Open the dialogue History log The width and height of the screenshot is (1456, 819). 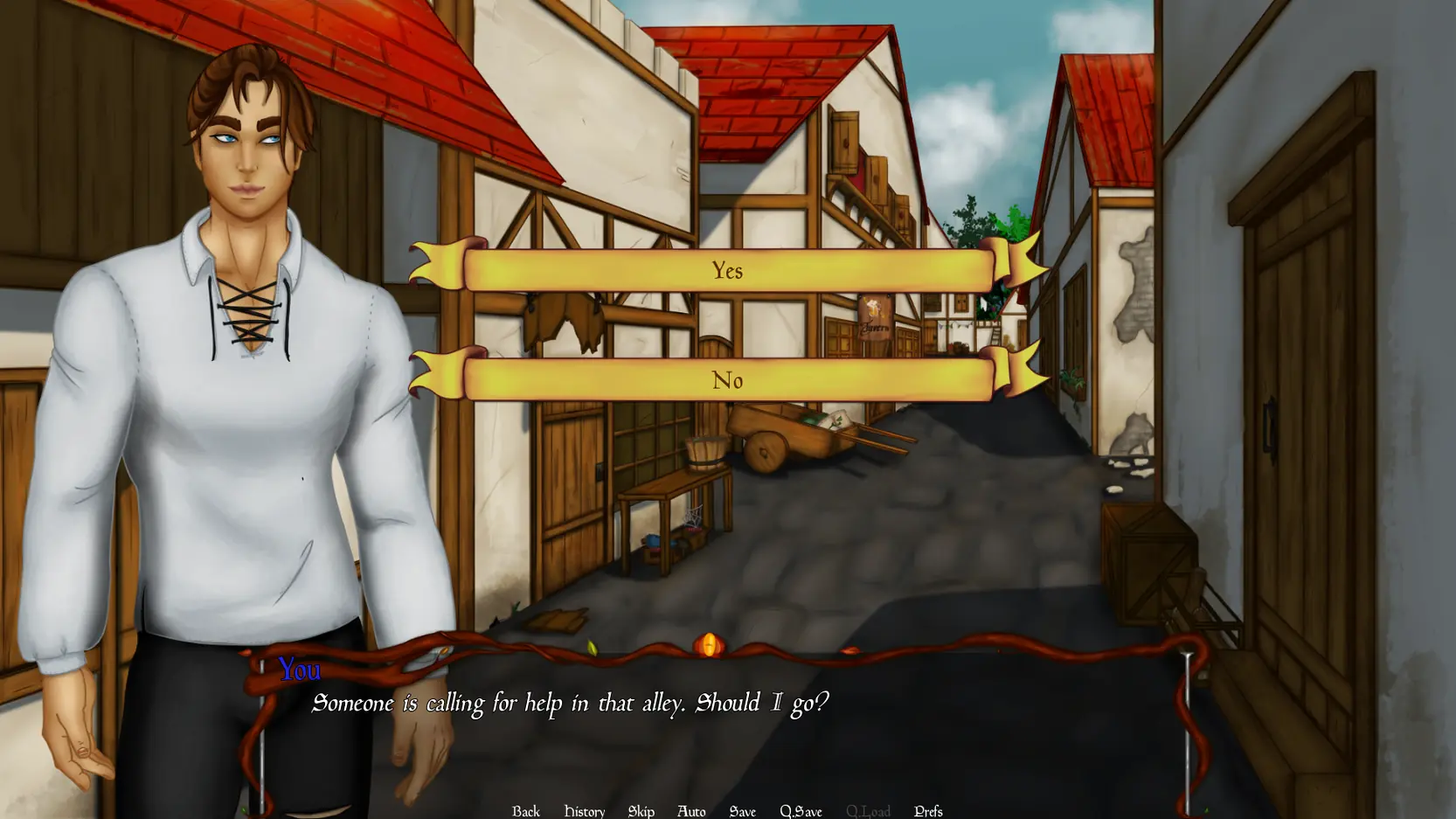585,810
